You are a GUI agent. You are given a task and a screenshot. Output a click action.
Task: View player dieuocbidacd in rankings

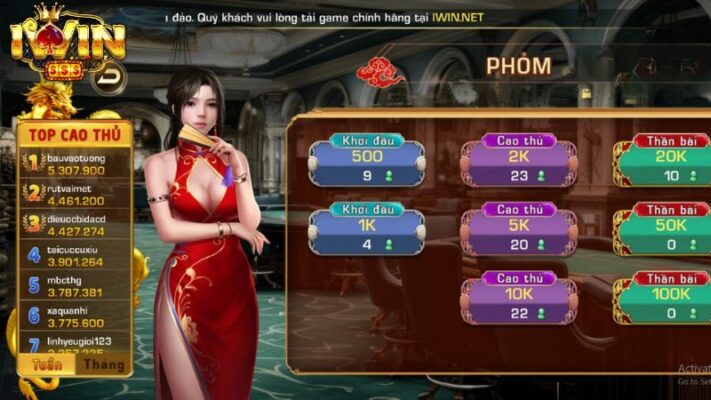pos(76,225)
